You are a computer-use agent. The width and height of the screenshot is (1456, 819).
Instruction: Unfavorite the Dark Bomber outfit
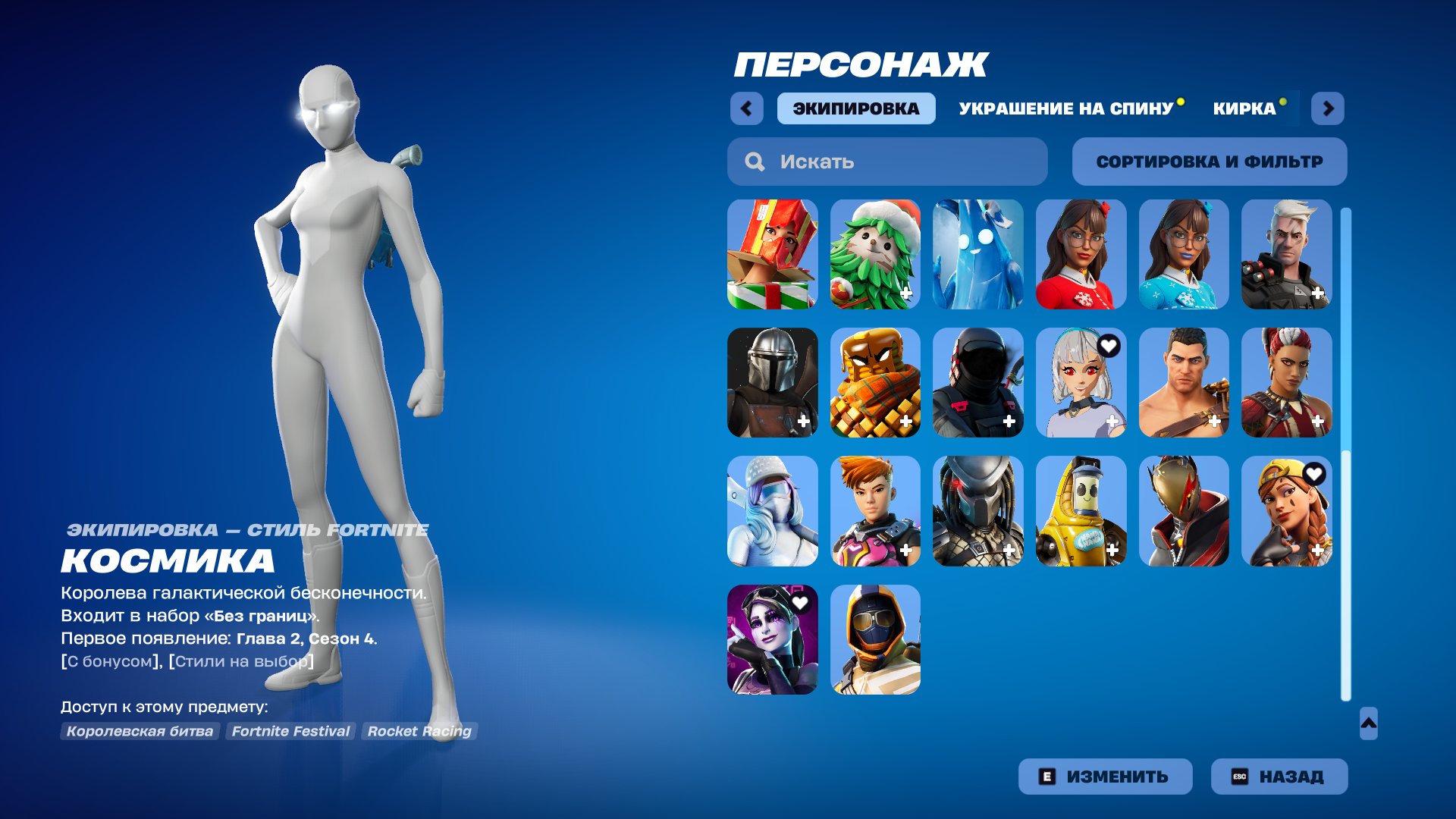pyautogui.click(x=802, y=601)
